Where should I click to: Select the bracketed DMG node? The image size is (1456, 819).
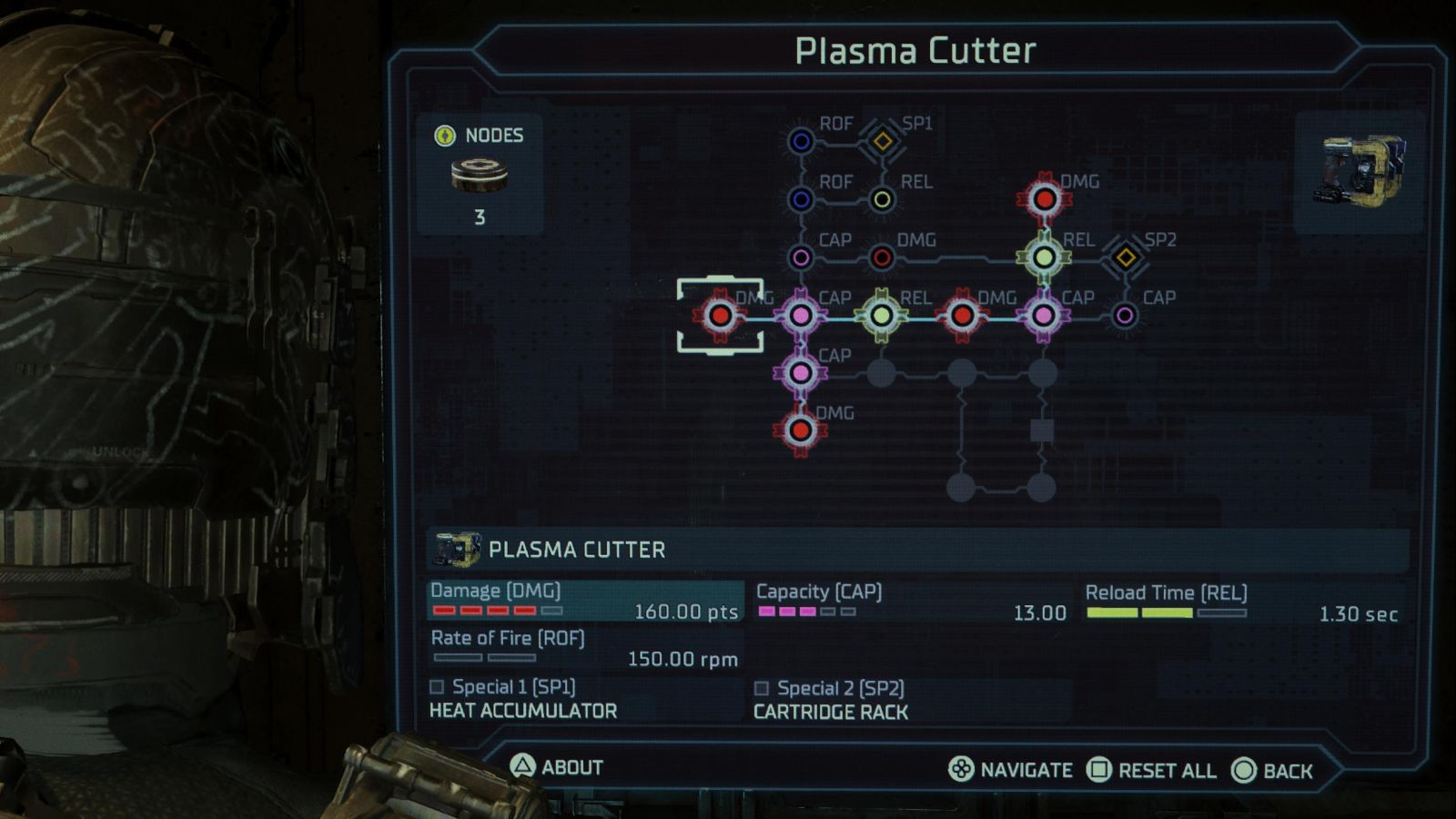coord(720,316)
